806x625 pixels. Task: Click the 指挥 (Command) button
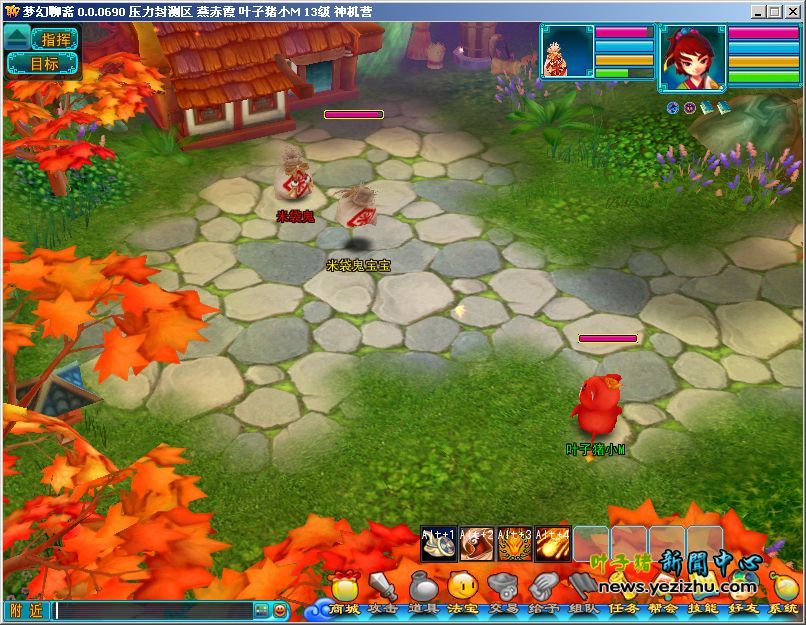click(x=56, y=40)
